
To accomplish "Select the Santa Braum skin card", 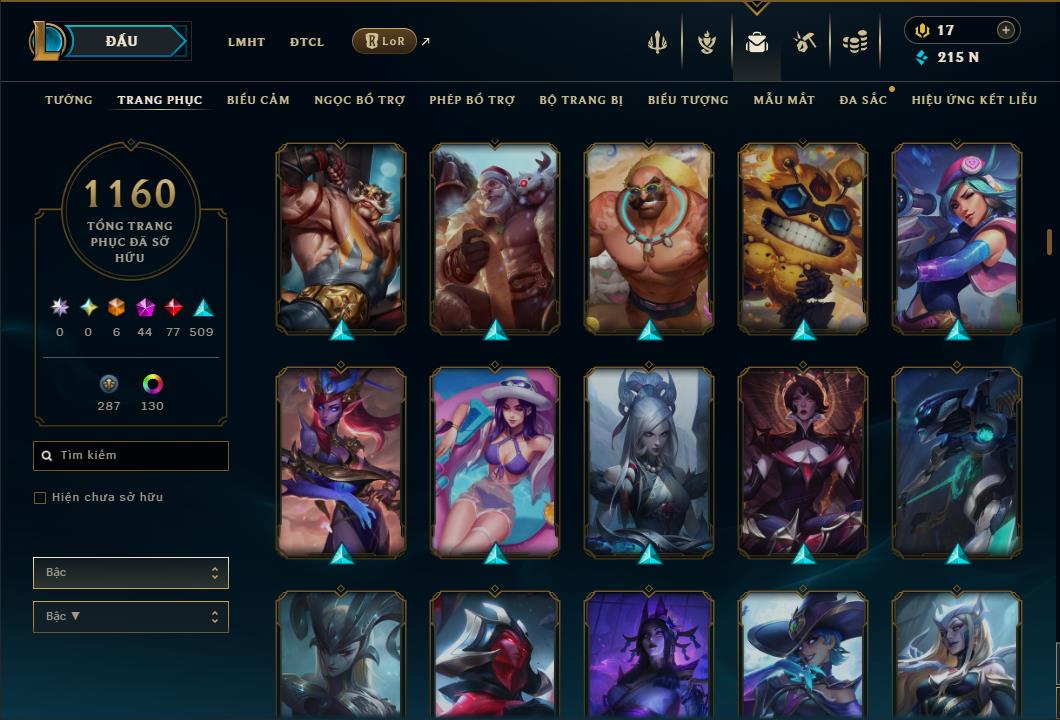I will pos(495,238).
